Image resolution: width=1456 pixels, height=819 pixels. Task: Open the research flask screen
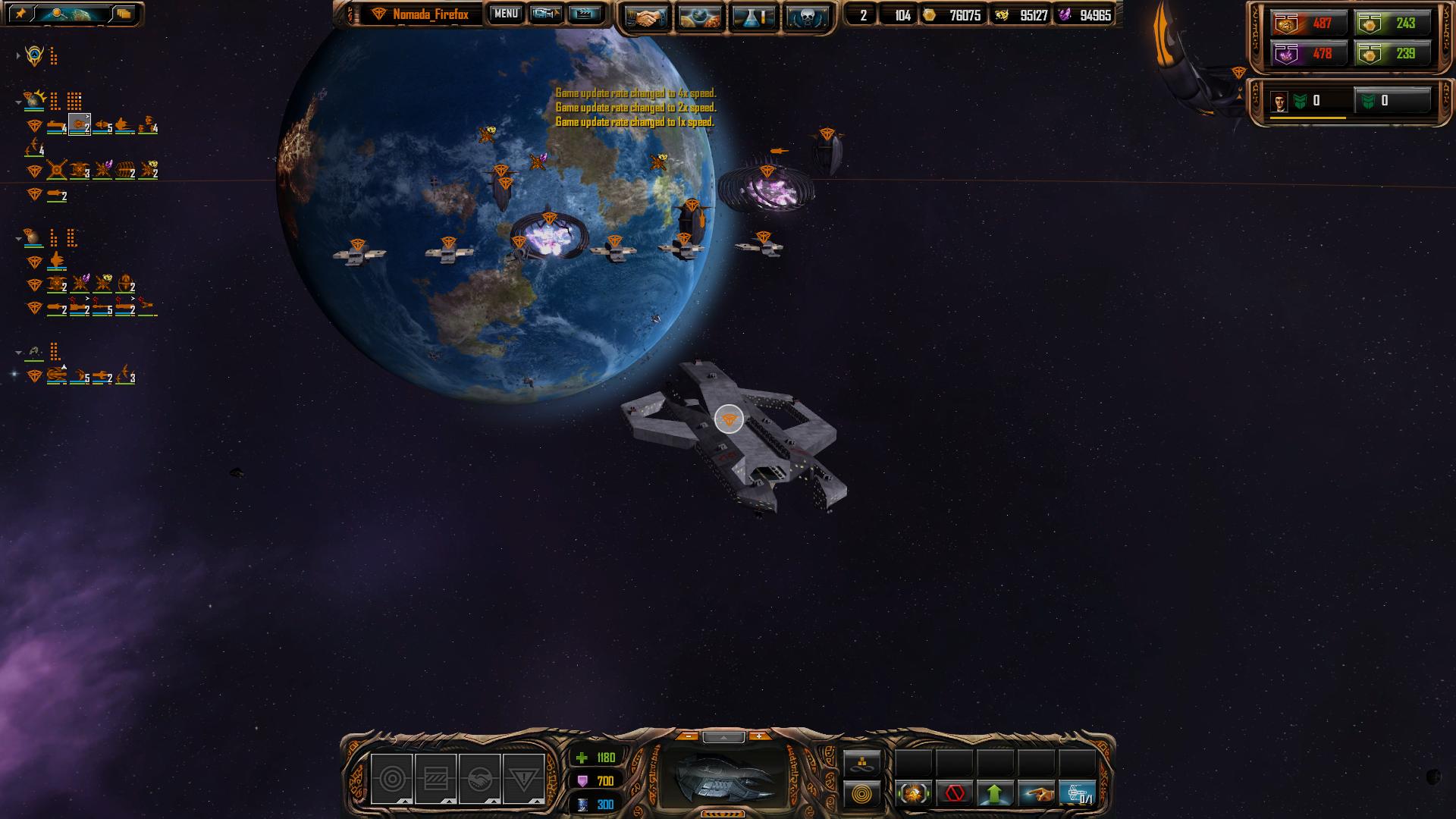(753, 17)
